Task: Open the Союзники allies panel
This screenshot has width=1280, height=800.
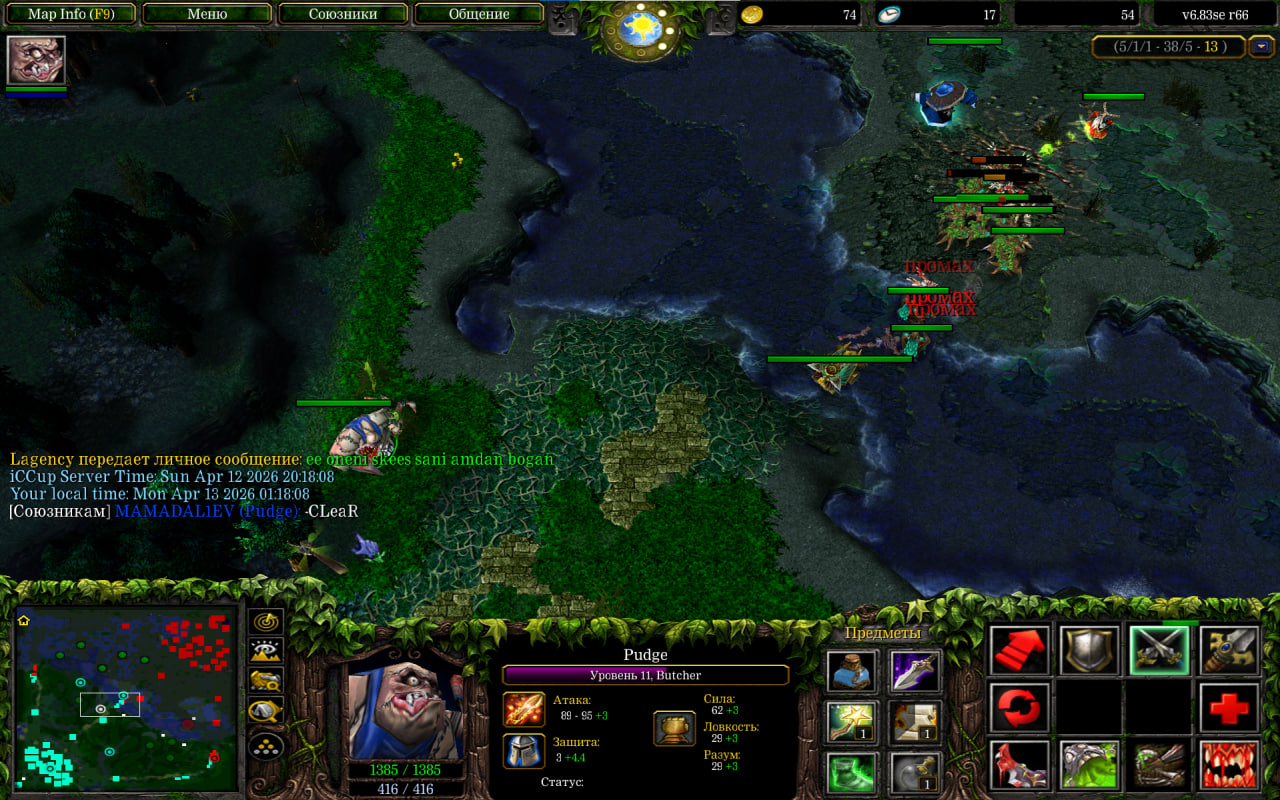Action: [x=342, y=14]
